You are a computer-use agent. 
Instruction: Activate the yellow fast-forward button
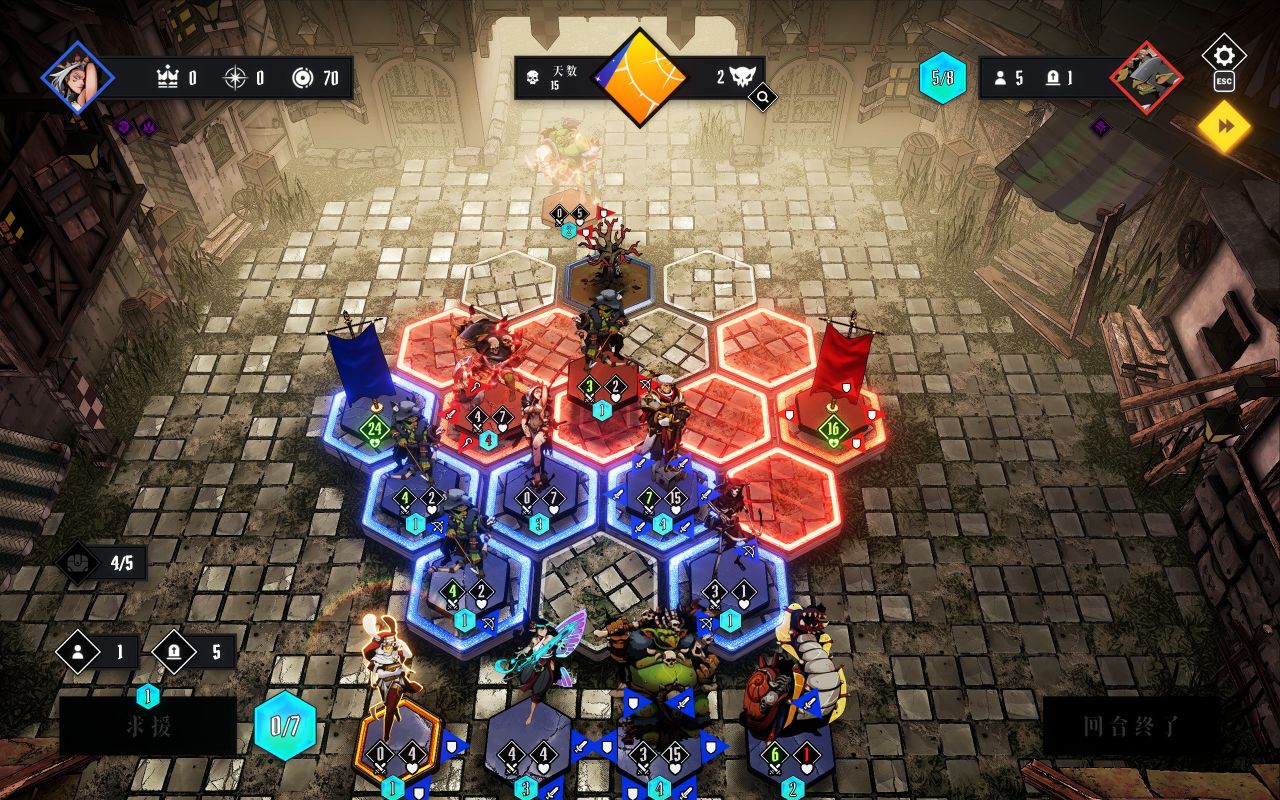coord(1224,125)
